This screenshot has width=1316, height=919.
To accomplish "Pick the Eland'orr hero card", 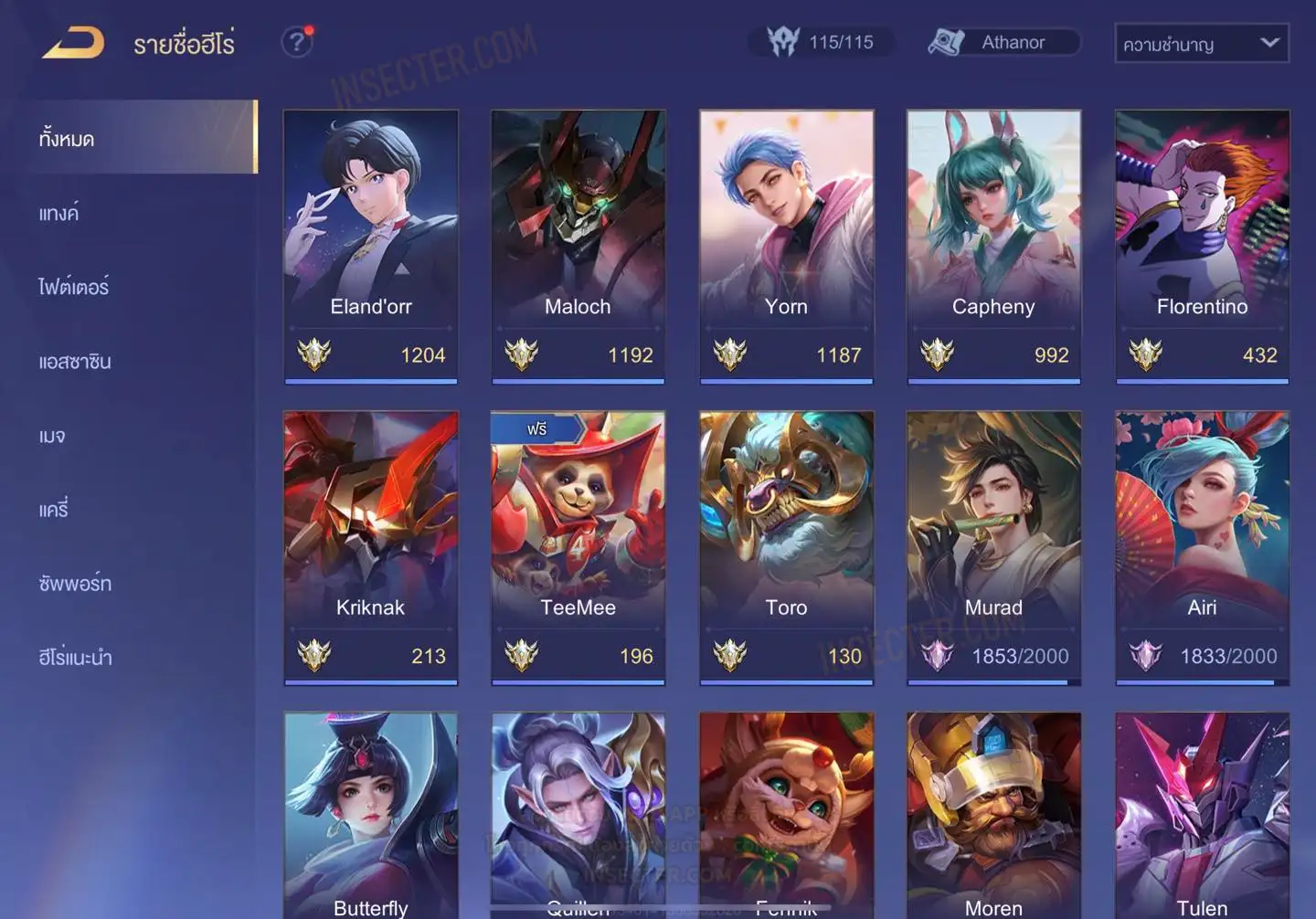I will [371, 247].
